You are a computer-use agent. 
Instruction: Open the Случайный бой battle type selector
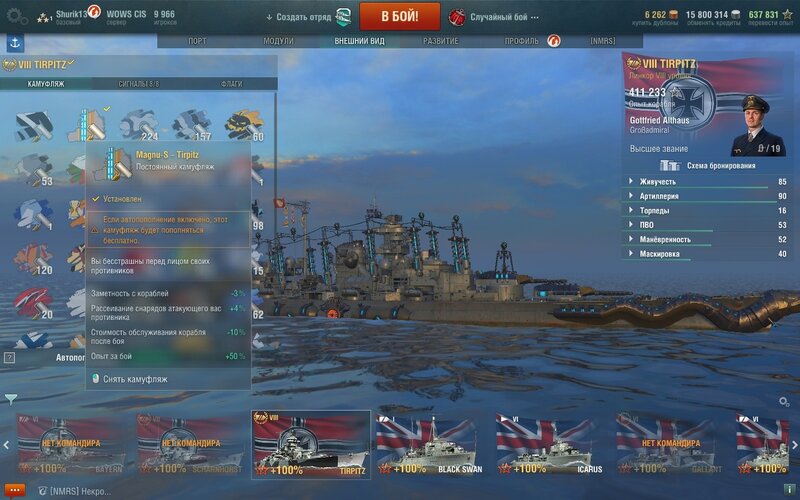point(498,17)
